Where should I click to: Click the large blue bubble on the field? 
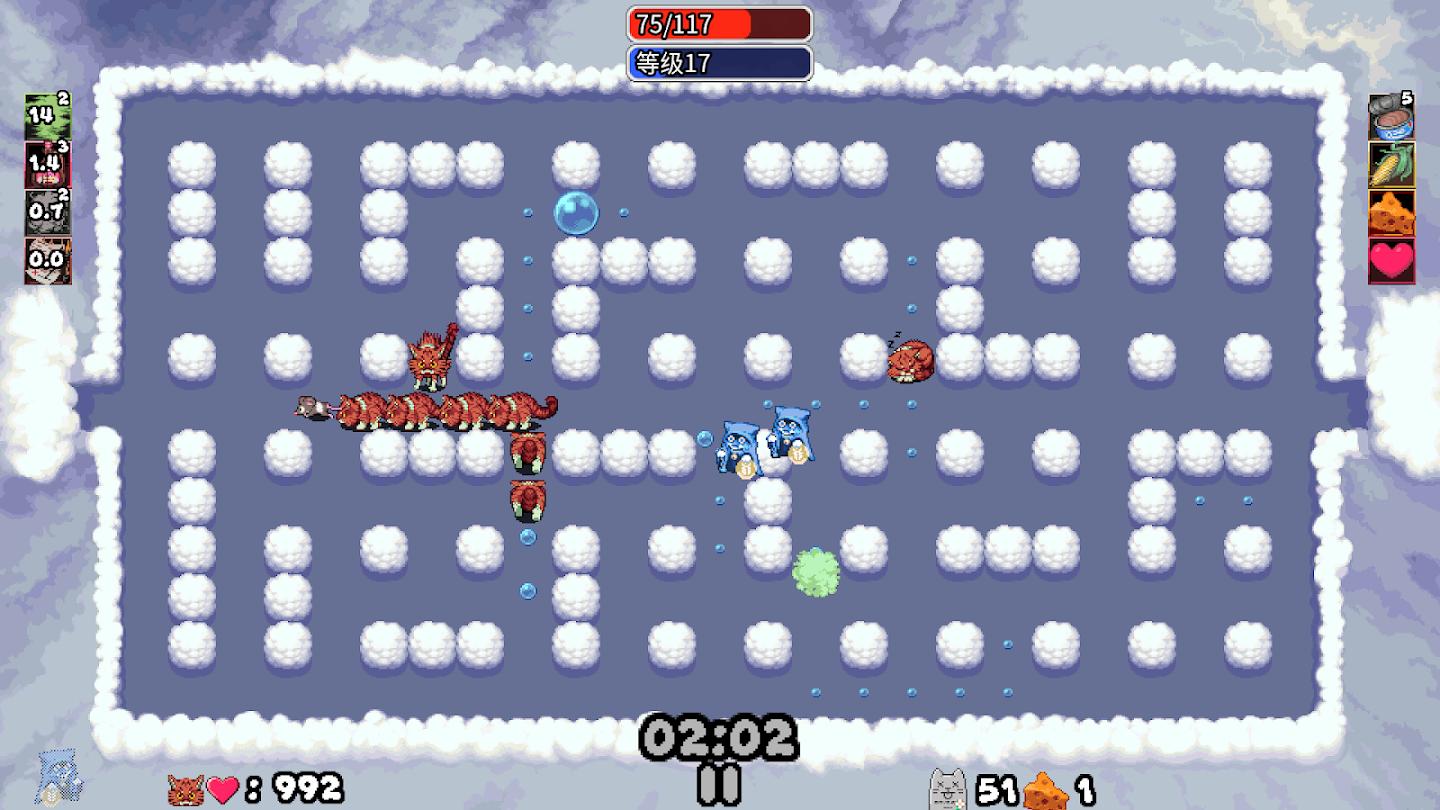(x=578, y=212)
